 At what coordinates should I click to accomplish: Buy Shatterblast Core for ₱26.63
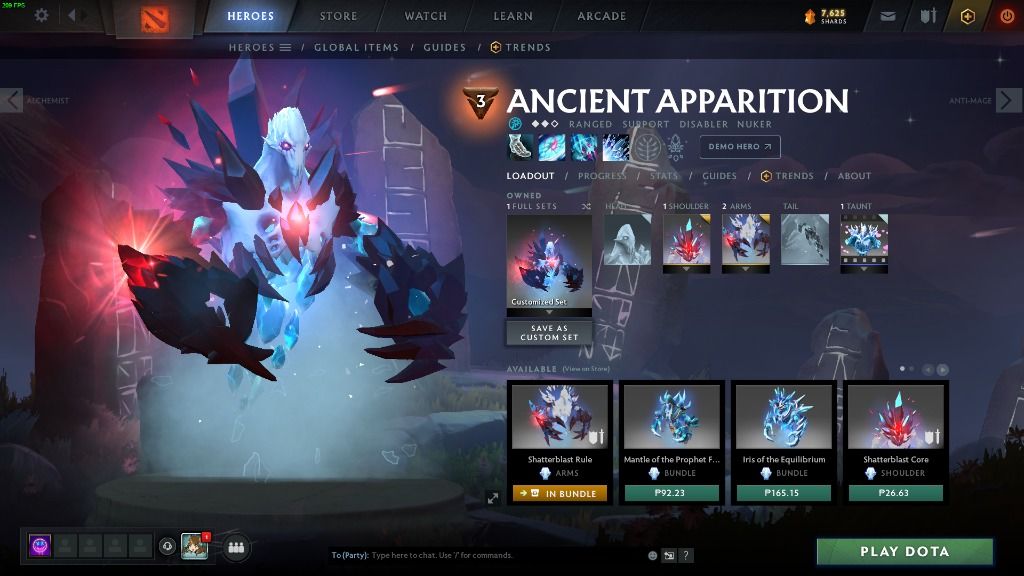[x=896, y=493]
